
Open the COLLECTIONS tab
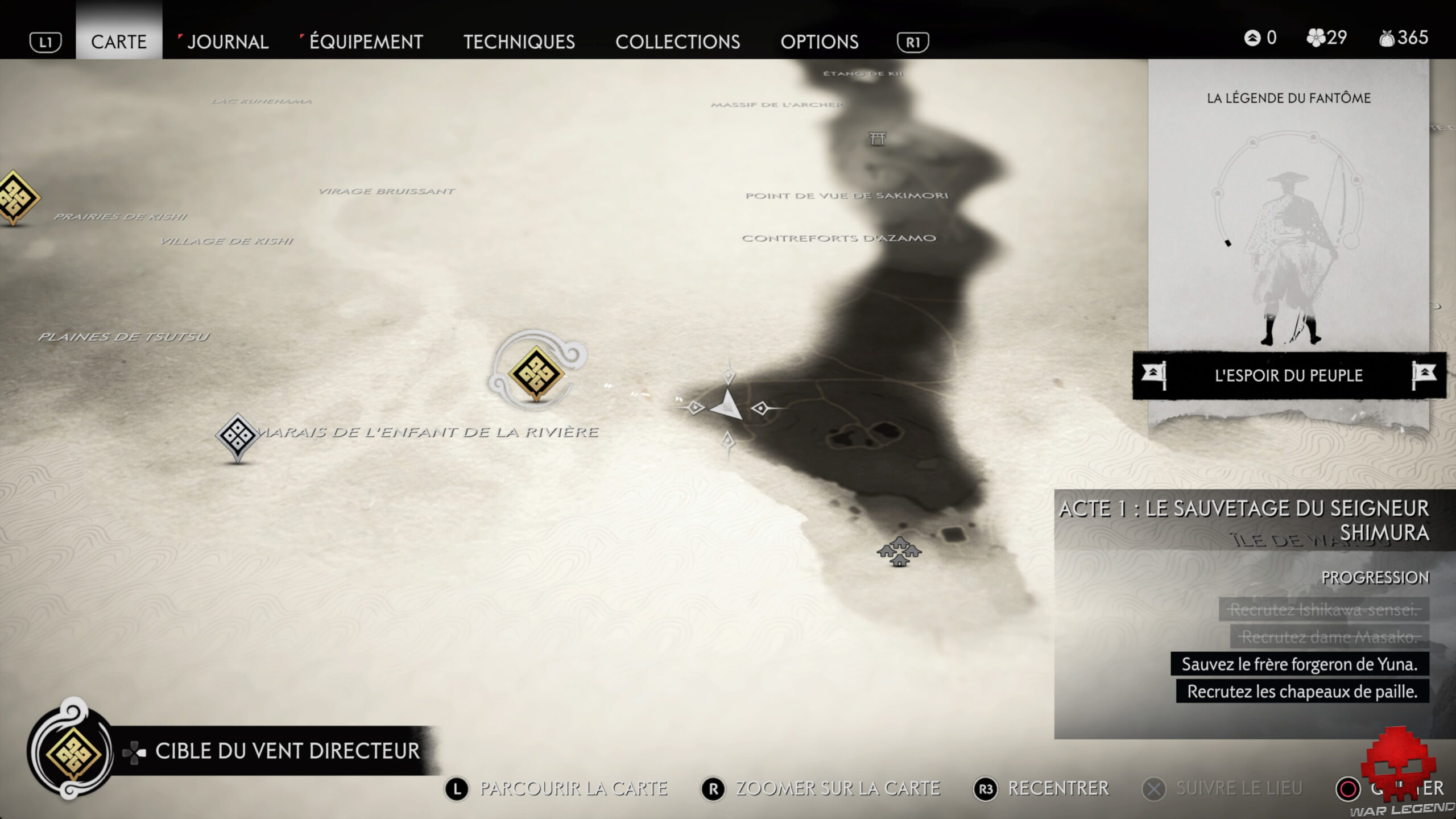pyautogui.click(x=679, y=42)
